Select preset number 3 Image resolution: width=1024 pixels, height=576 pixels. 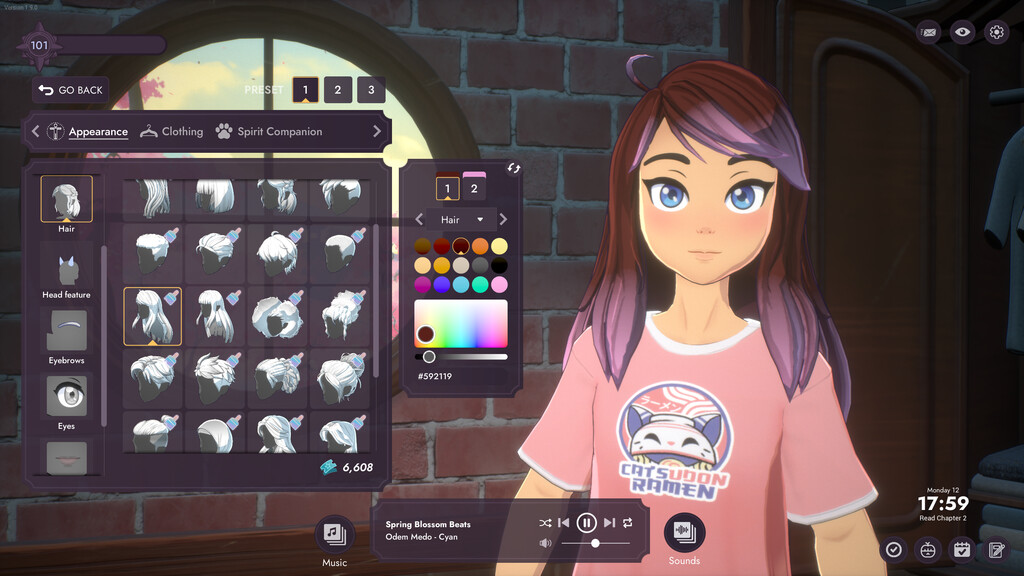point(371,90)
